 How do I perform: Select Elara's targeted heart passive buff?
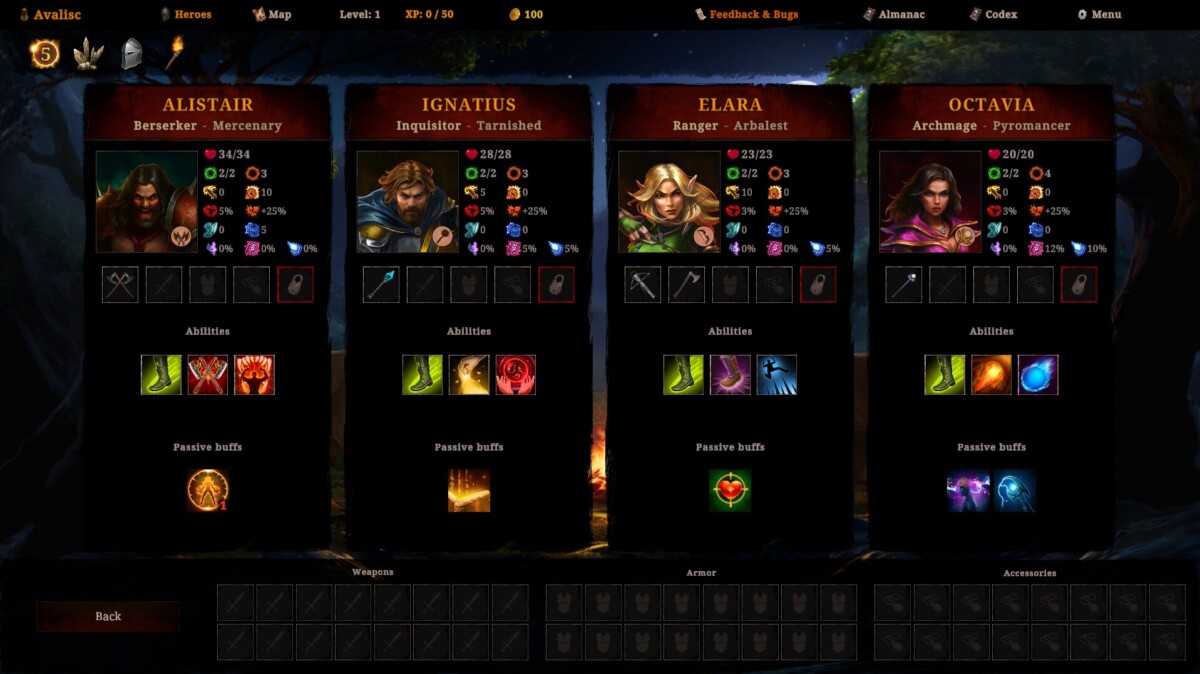pos(730,491)
